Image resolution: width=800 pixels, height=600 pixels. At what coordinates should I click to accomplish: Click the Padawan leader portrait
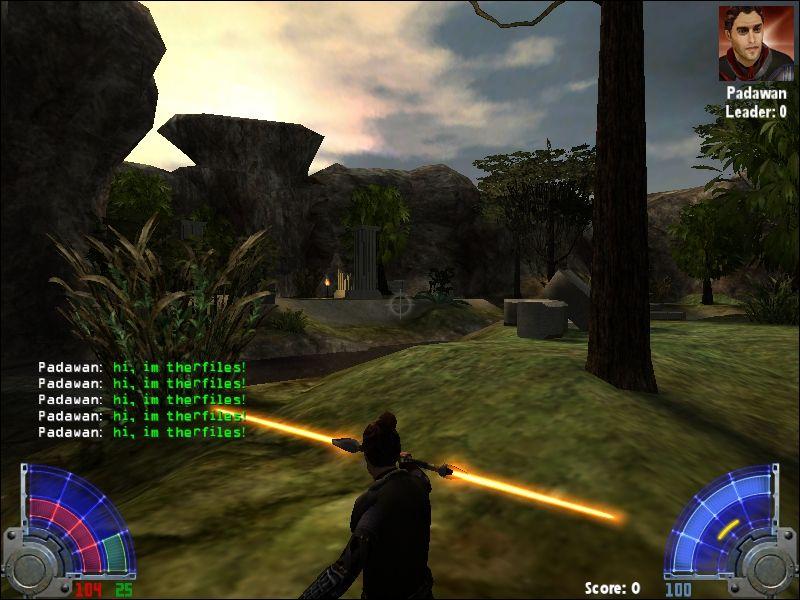pos(755,43)
